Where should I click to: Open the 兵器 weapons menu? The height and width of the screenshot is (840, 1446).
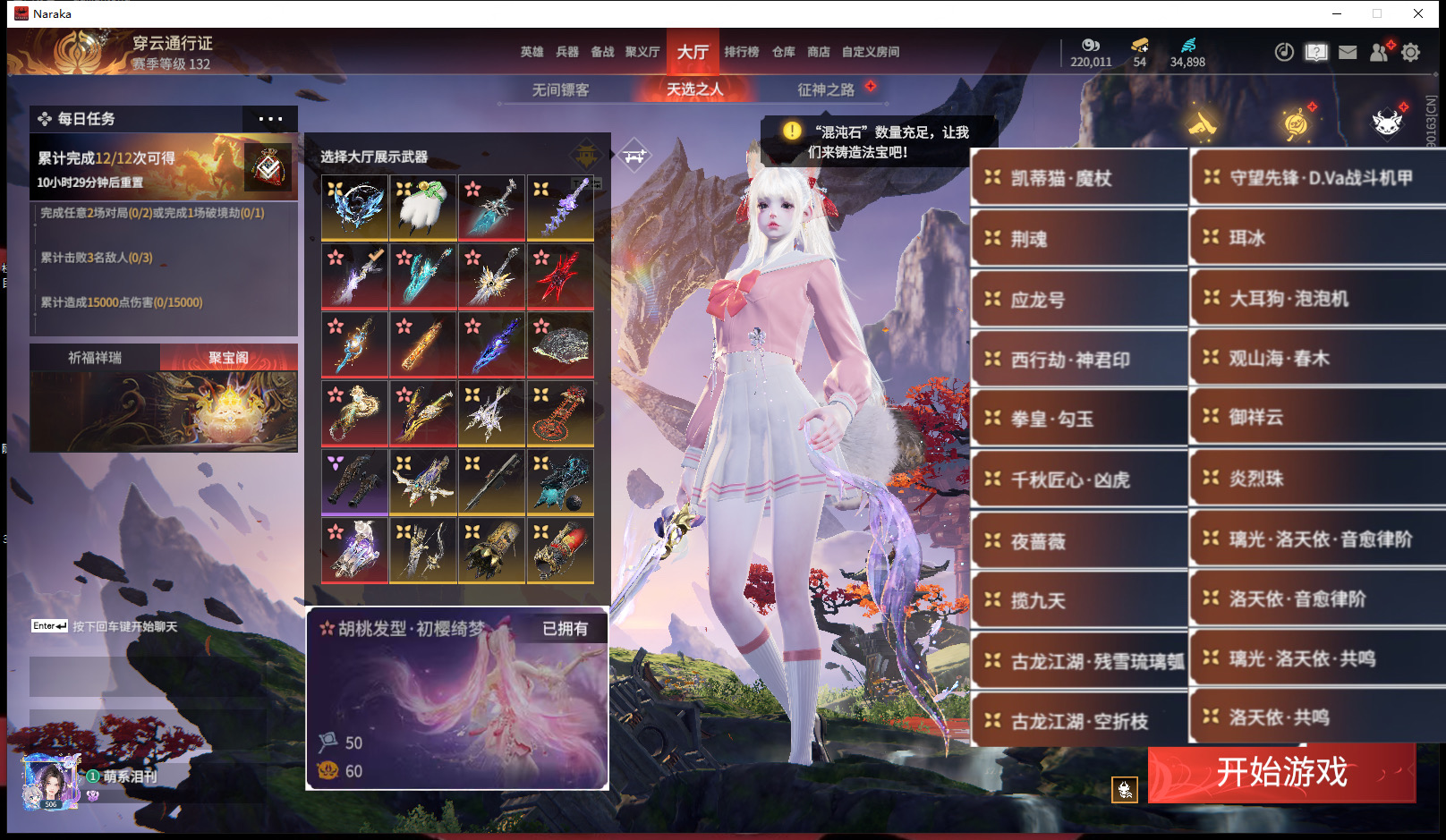click(x=567, y=52)
